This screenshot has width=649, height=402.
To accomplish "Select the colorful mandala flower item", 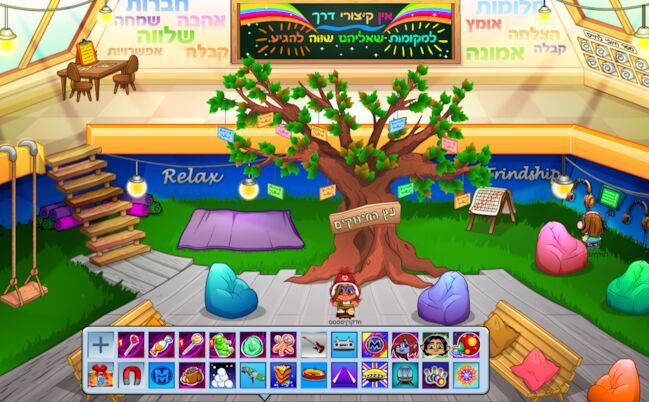I will (466, 375).
